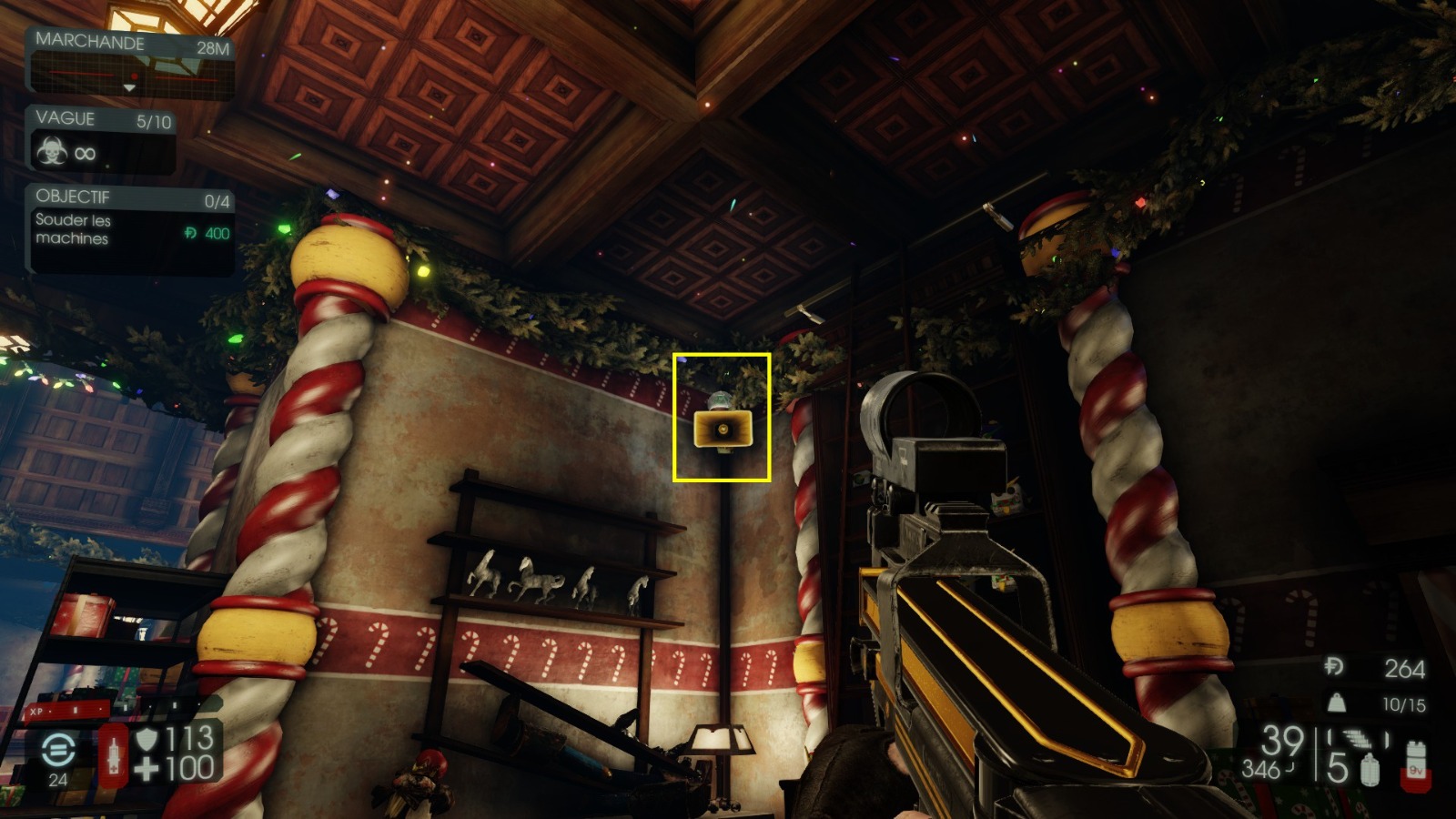Expand the OBJECTIF panel header
Screen dimensions: 1456x819
(73, 197)
